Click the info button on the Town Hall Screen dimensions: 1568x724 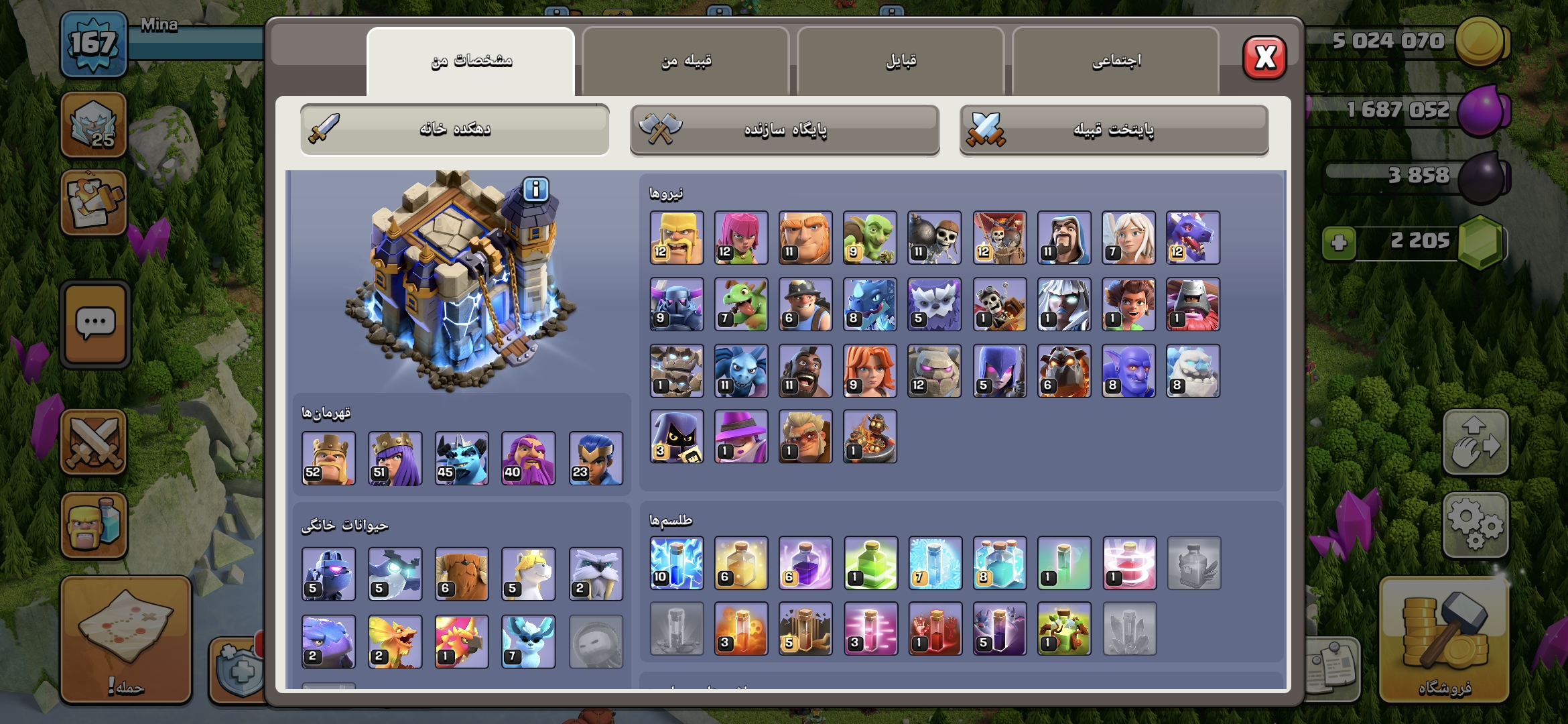[x=535, y=190]
